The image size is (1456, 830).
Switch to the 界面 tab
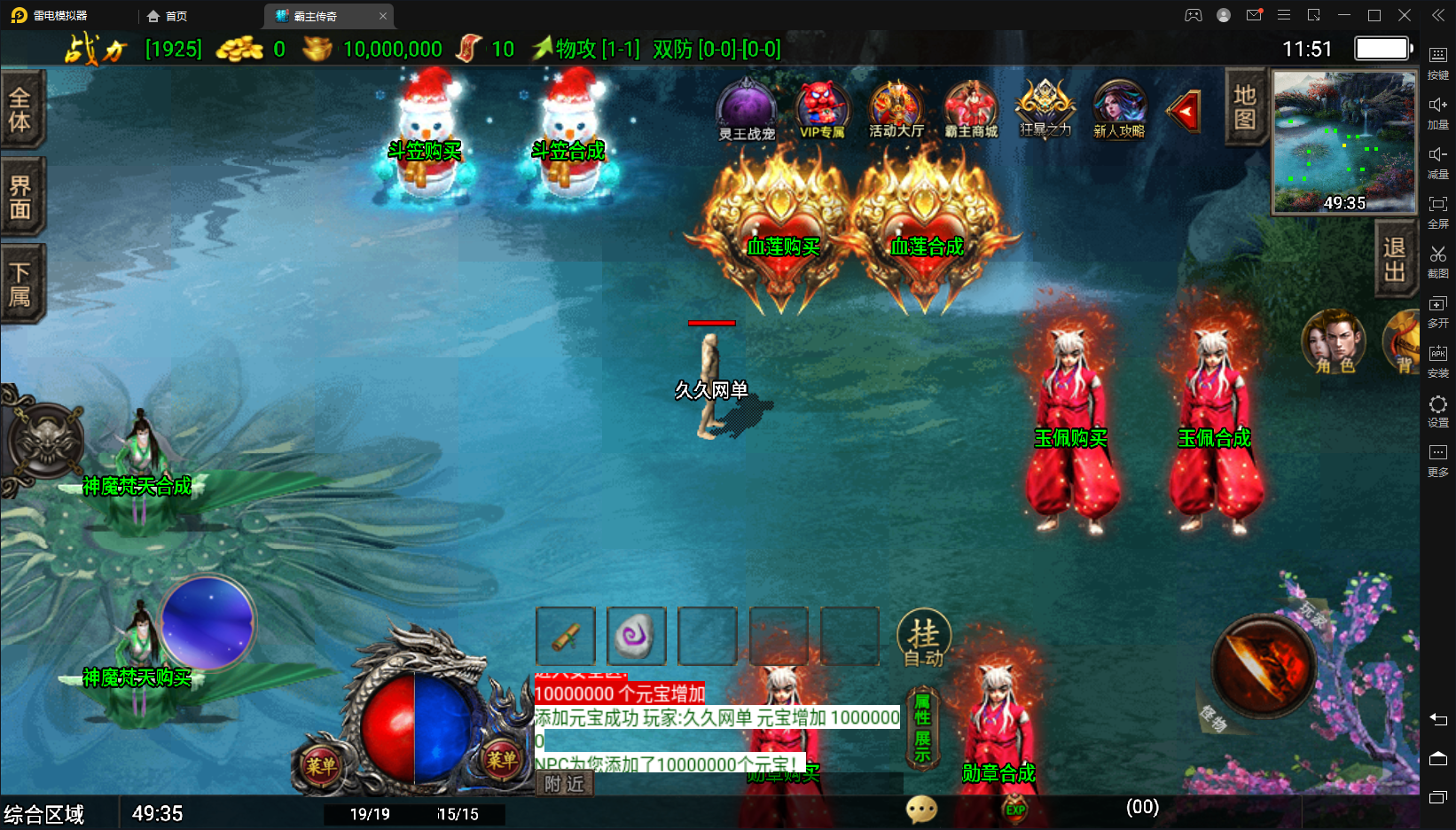coord(20,196)
